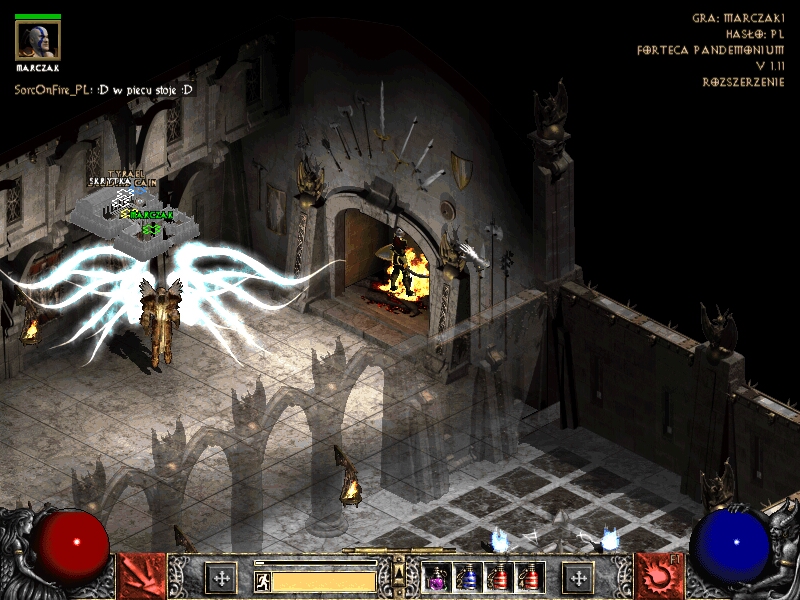This screenshot has height=600, width=800.
Task: Select the left-hand attack skill button
Action: coord(141,576)
